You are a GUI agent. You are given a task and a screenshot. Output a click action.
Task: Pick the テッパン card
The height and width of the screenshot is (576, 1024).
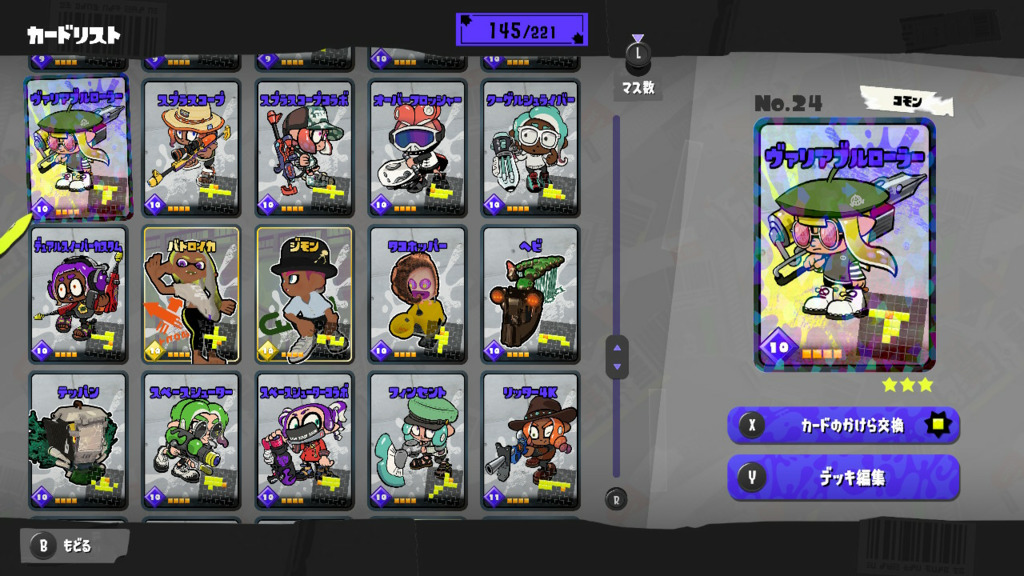(79, 440)
